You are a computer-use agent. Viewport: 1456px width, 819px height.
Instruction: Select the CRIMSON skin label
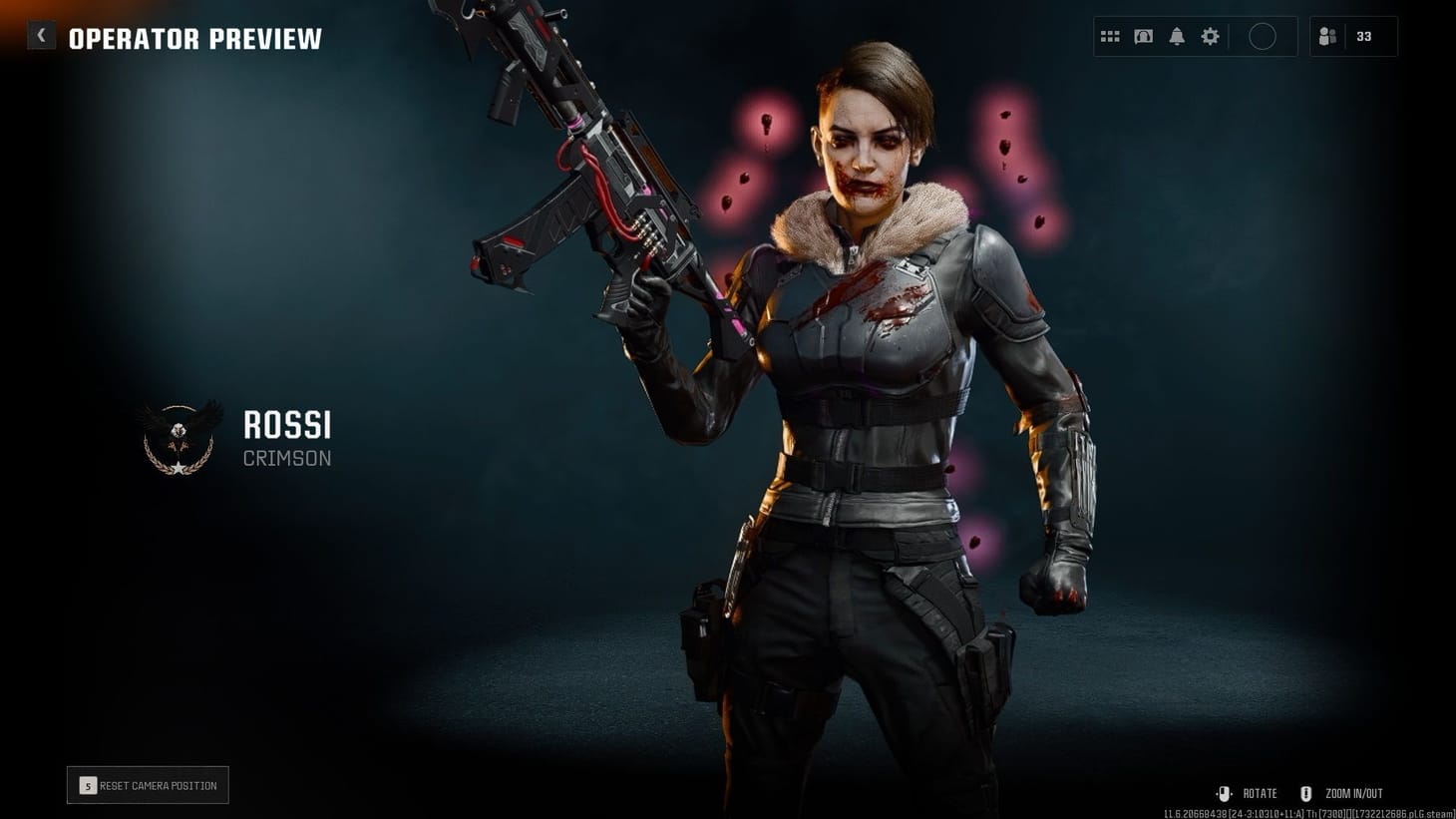click(287, 458)
